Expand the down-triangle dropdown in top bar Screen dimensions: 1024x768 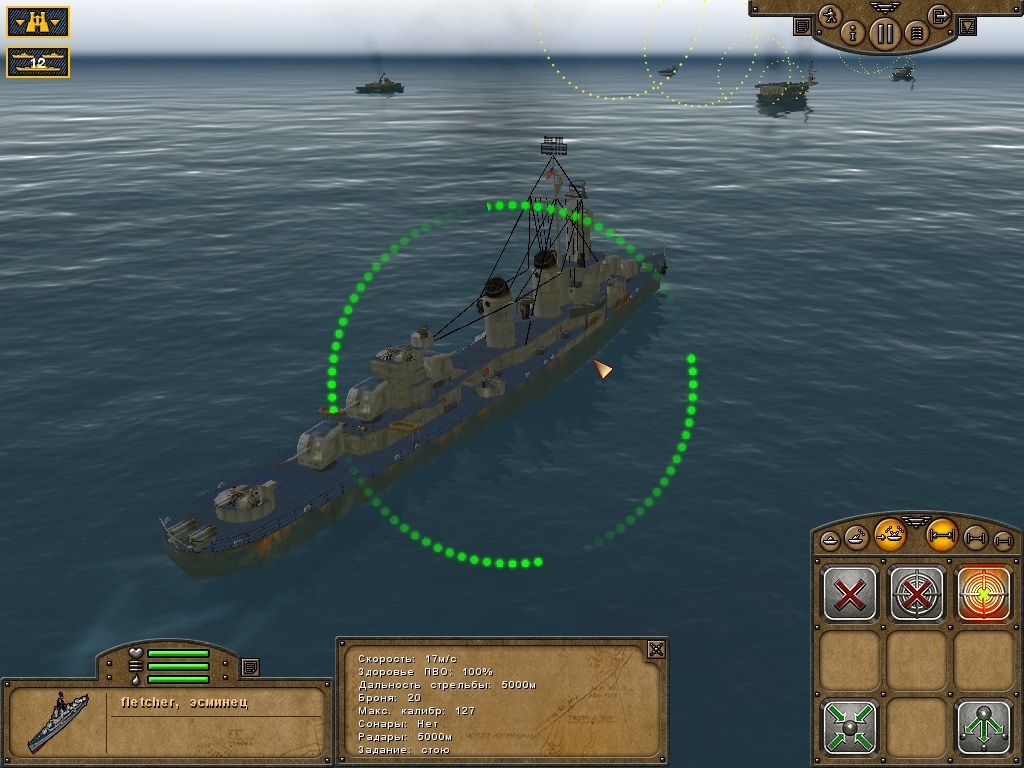[x=967, y=27]
